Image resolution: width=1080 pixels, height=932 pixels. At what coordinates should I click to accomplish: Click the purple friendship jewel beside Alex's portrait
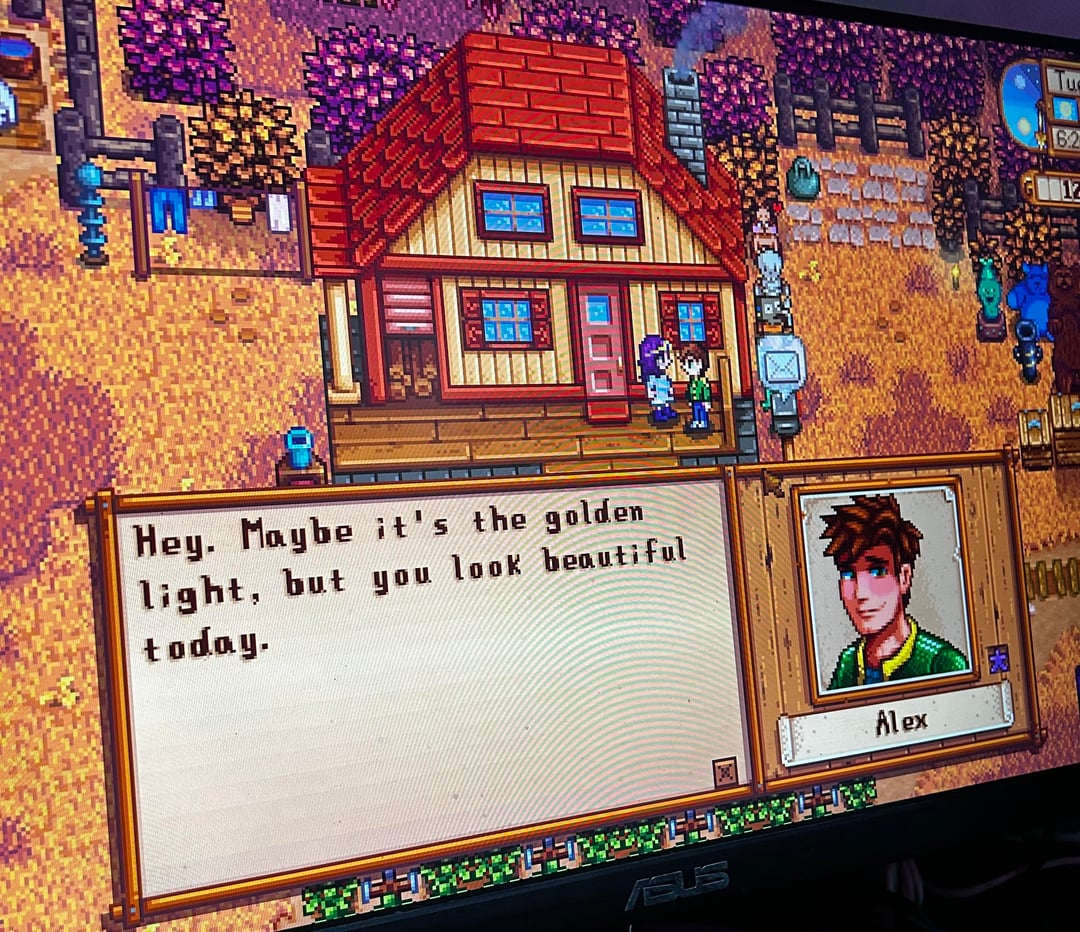(x=997, y=658)
